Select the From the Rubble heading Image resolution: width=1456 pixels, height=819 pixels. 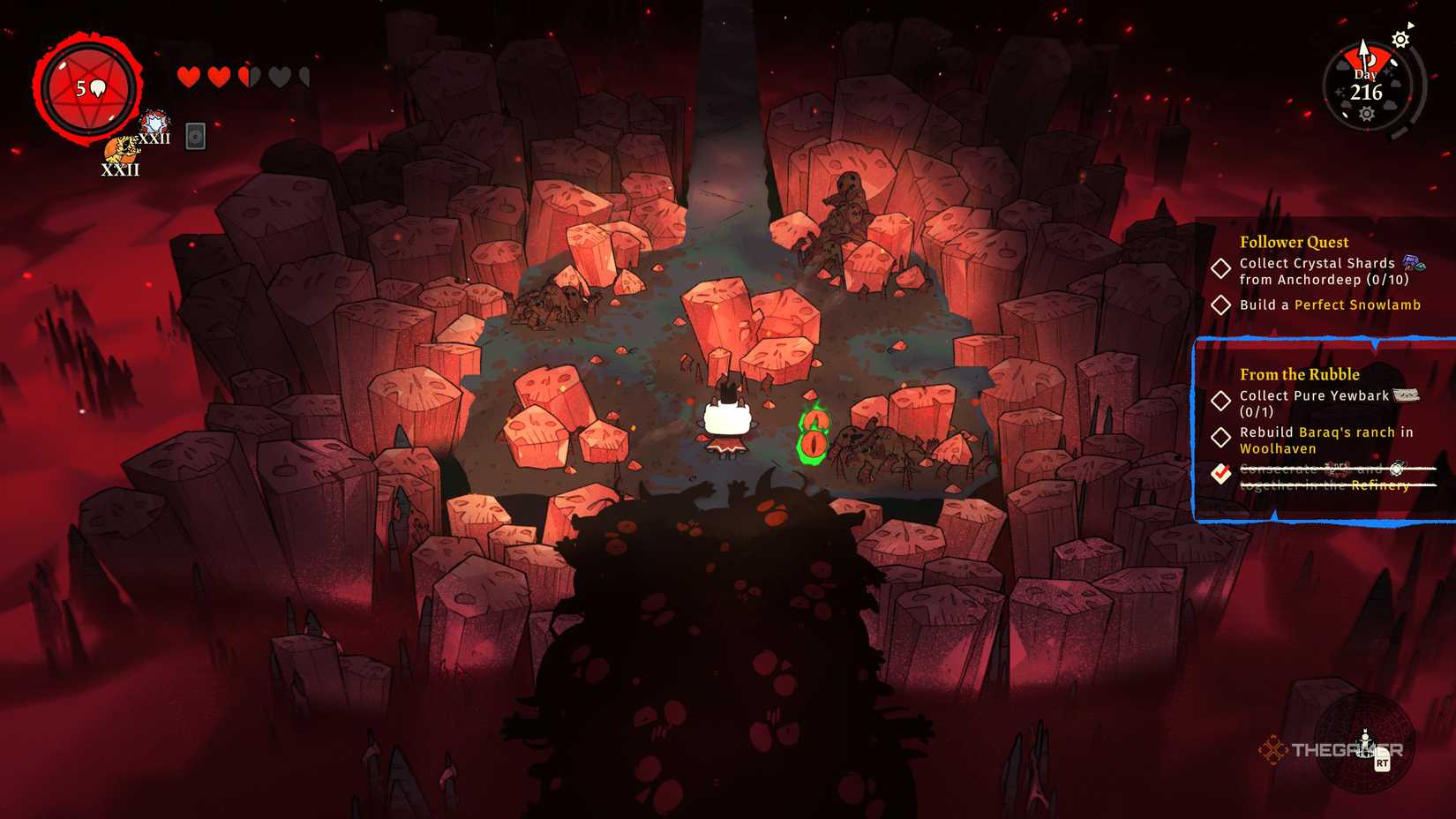(1300, 374)
